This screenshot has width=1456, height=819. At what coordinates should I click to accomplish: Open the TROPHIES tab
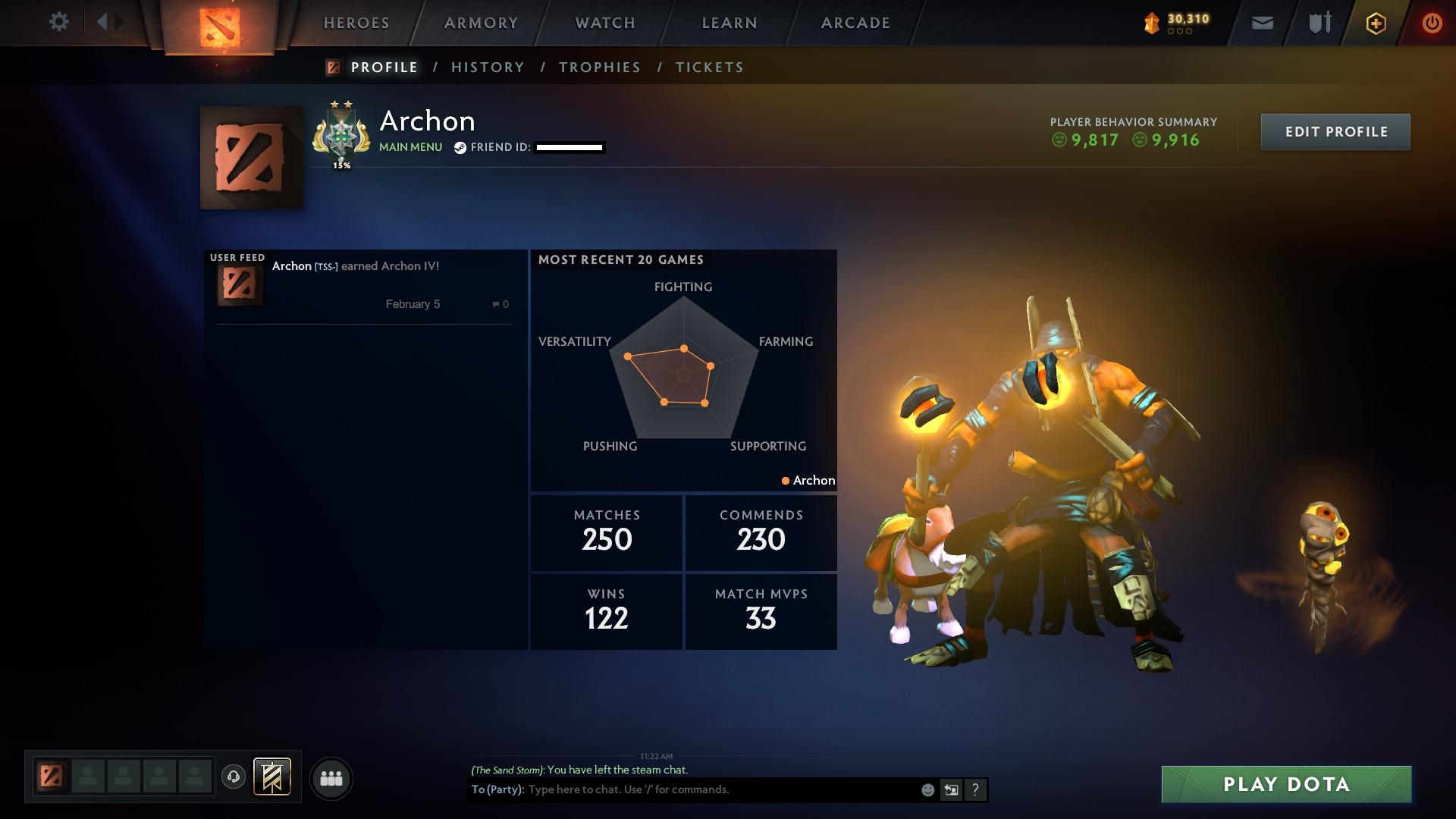tap(599, 67)
